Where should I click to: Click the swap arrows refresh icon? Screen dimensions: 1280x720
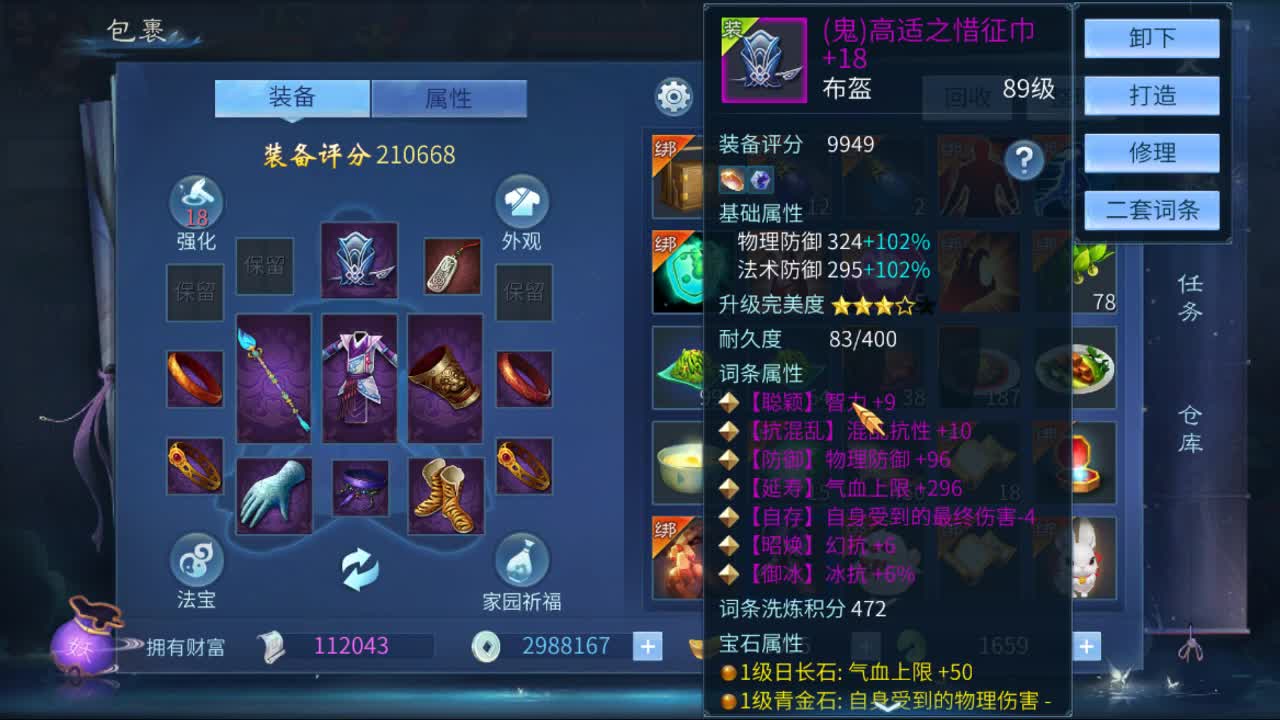point(360,568)
